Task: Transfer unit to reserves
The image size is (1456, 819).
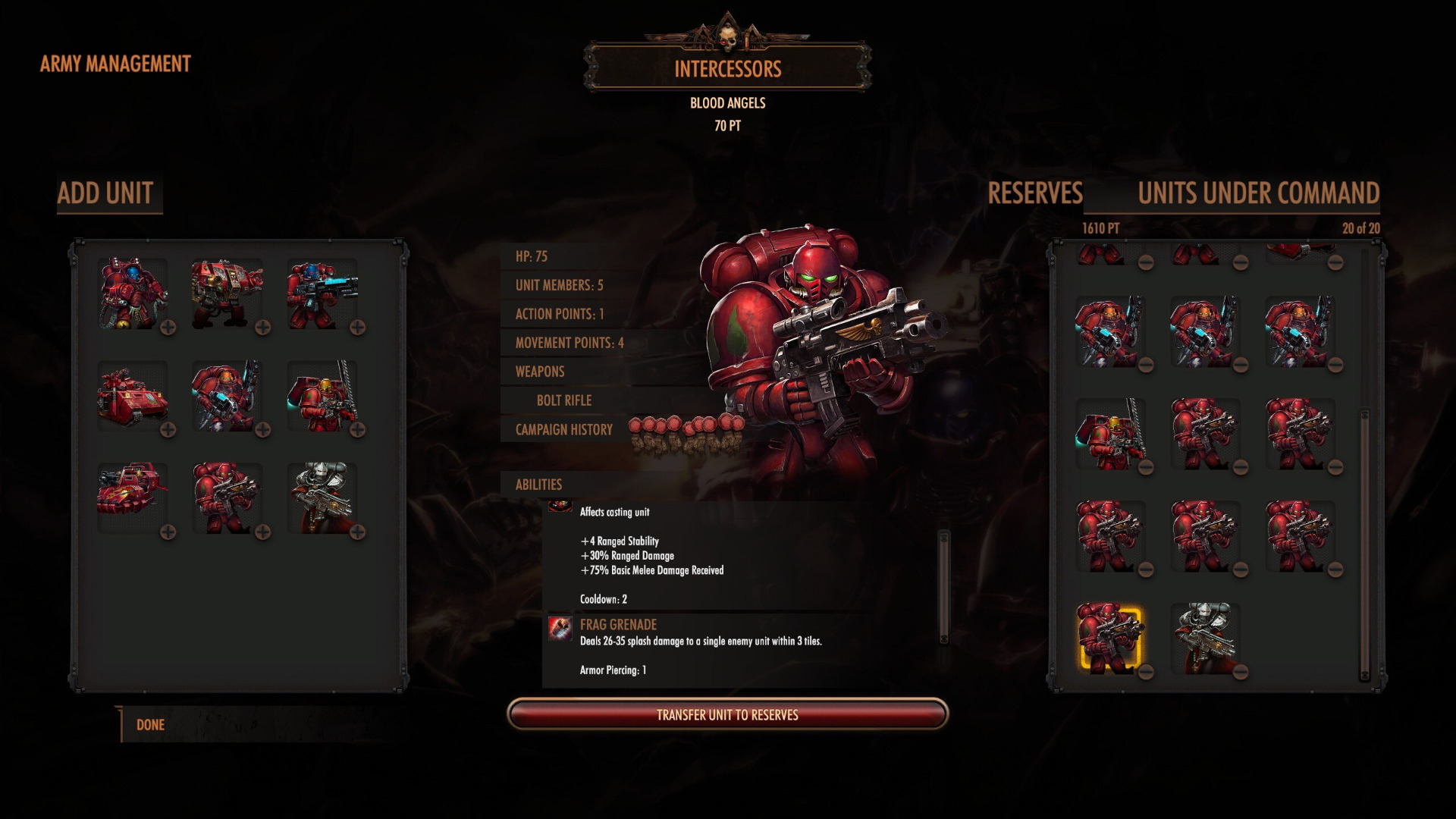Action: 727,715
